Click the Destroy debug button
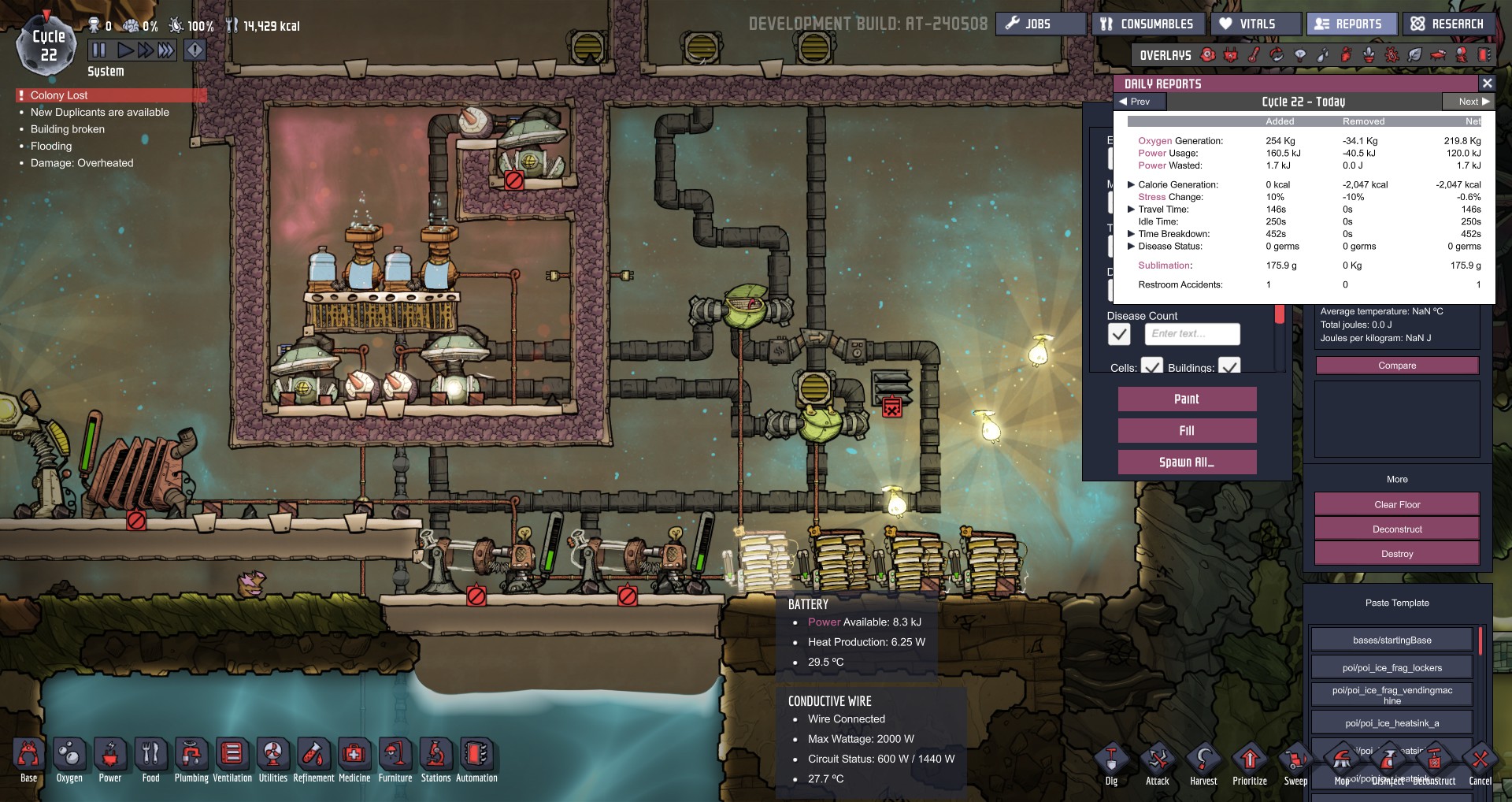The width and height of the screenshot is (1512, 802). pos(1397,554)
